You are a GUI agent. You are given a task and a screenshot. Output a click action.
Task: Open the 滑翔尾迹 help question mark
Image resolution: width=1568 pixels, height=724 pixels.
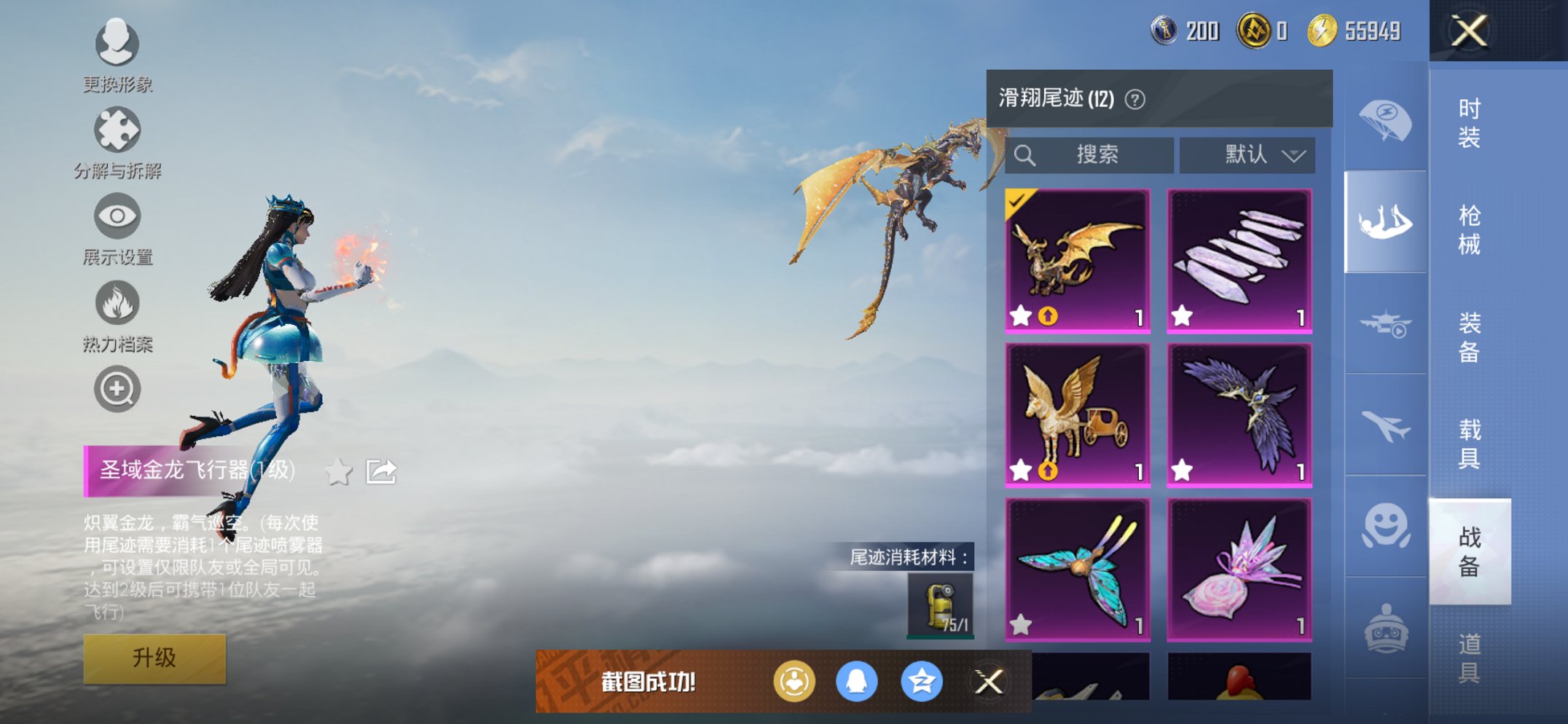pyautogui.click(x=1137, y=98)
